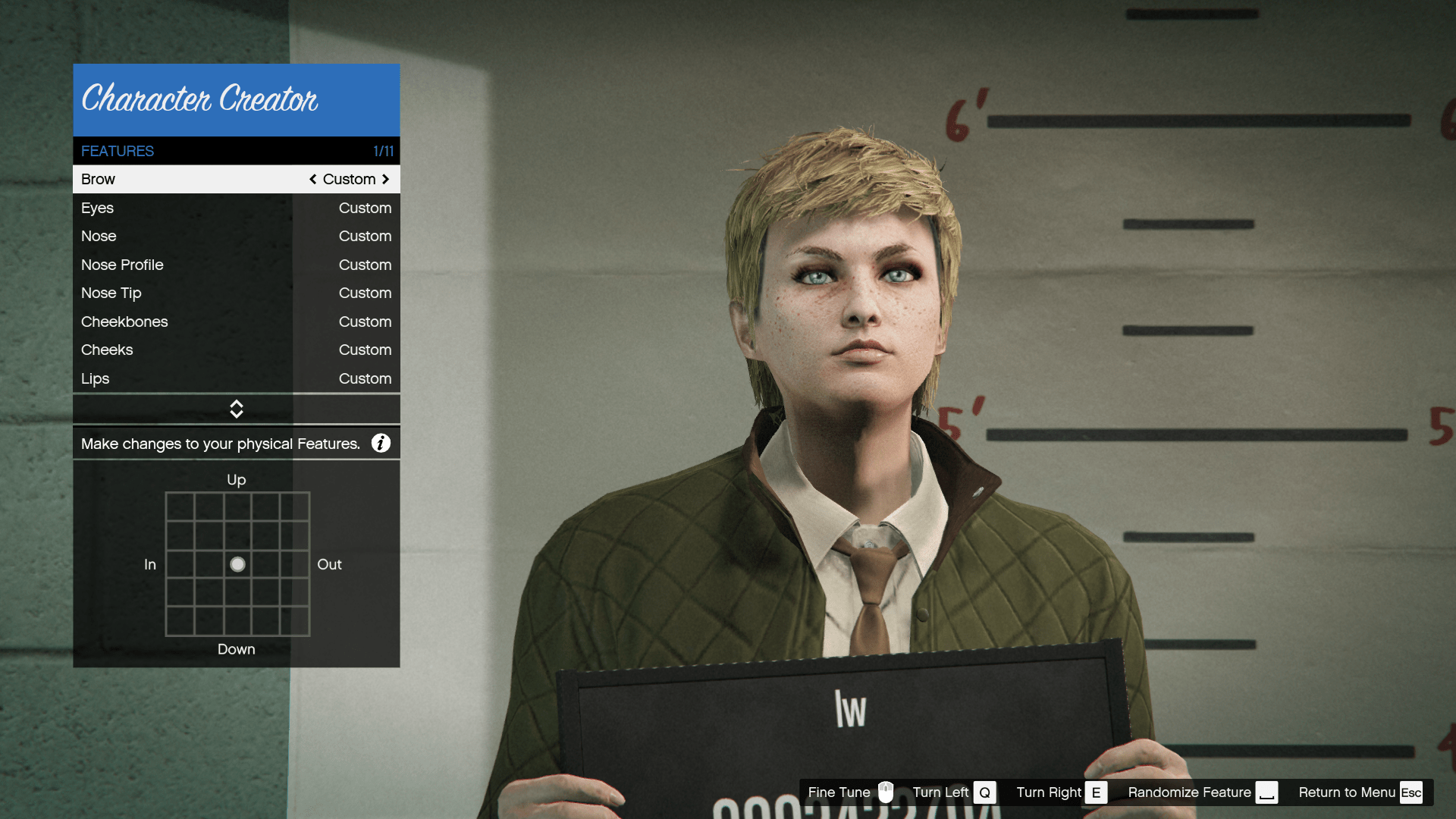
Task: Click Randomize Feature text label
Action: 1189,792
